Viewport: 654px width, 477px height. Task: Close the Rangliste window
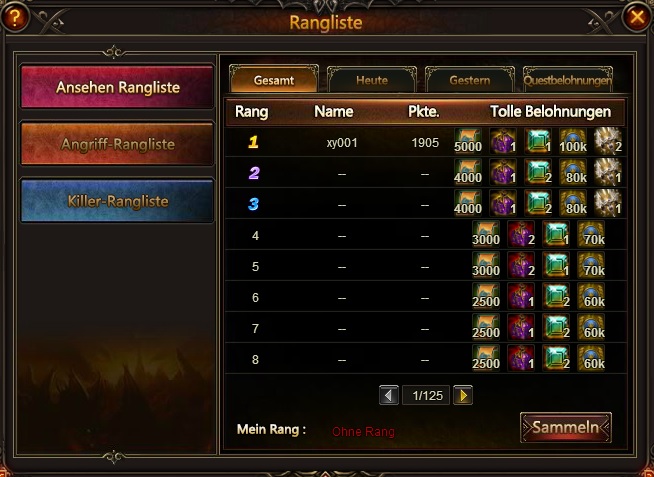[x=636, y=18]
